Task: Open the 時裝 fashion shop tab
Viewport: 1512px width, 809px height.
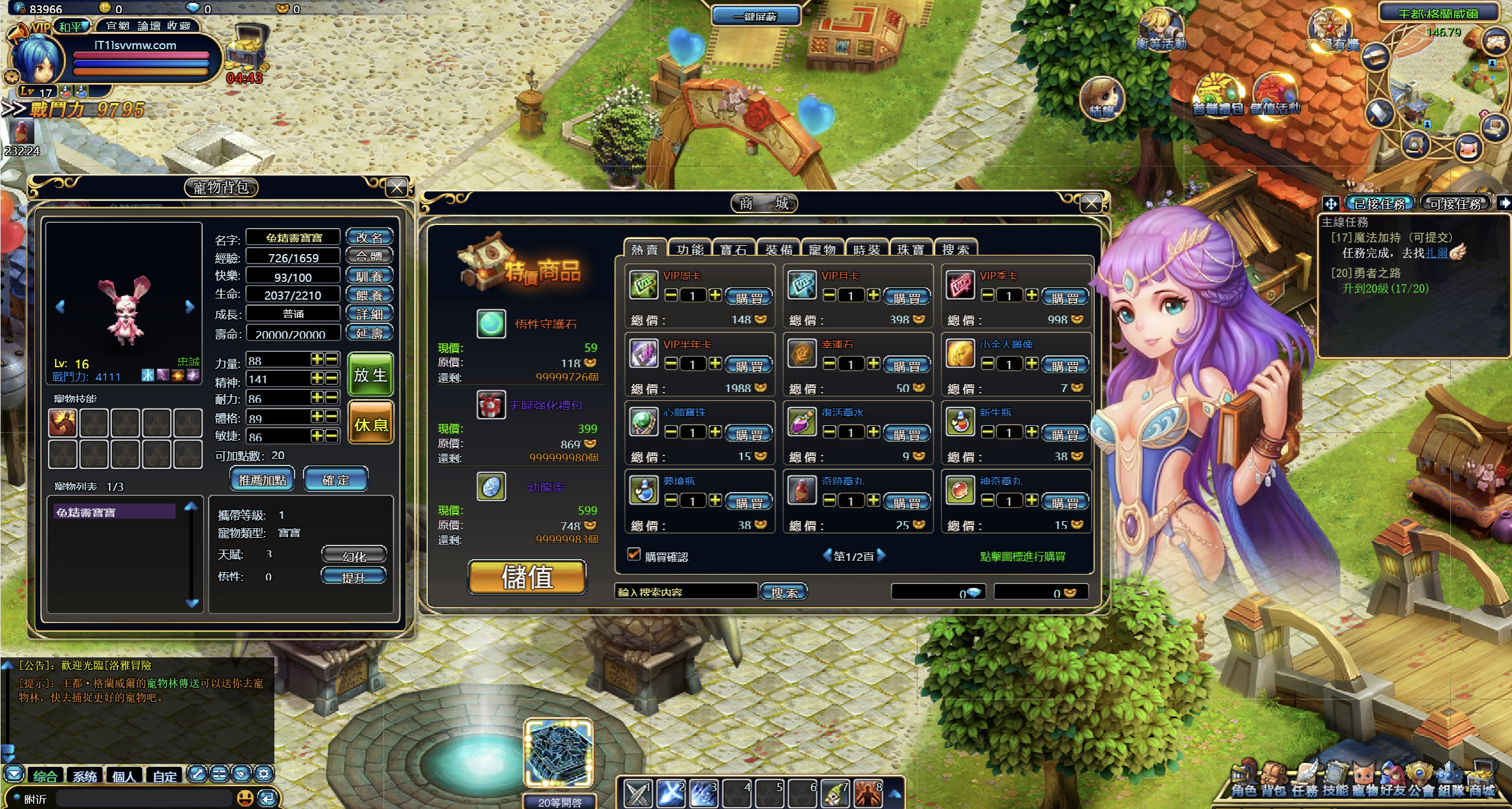Action: (x=867, y=249)
